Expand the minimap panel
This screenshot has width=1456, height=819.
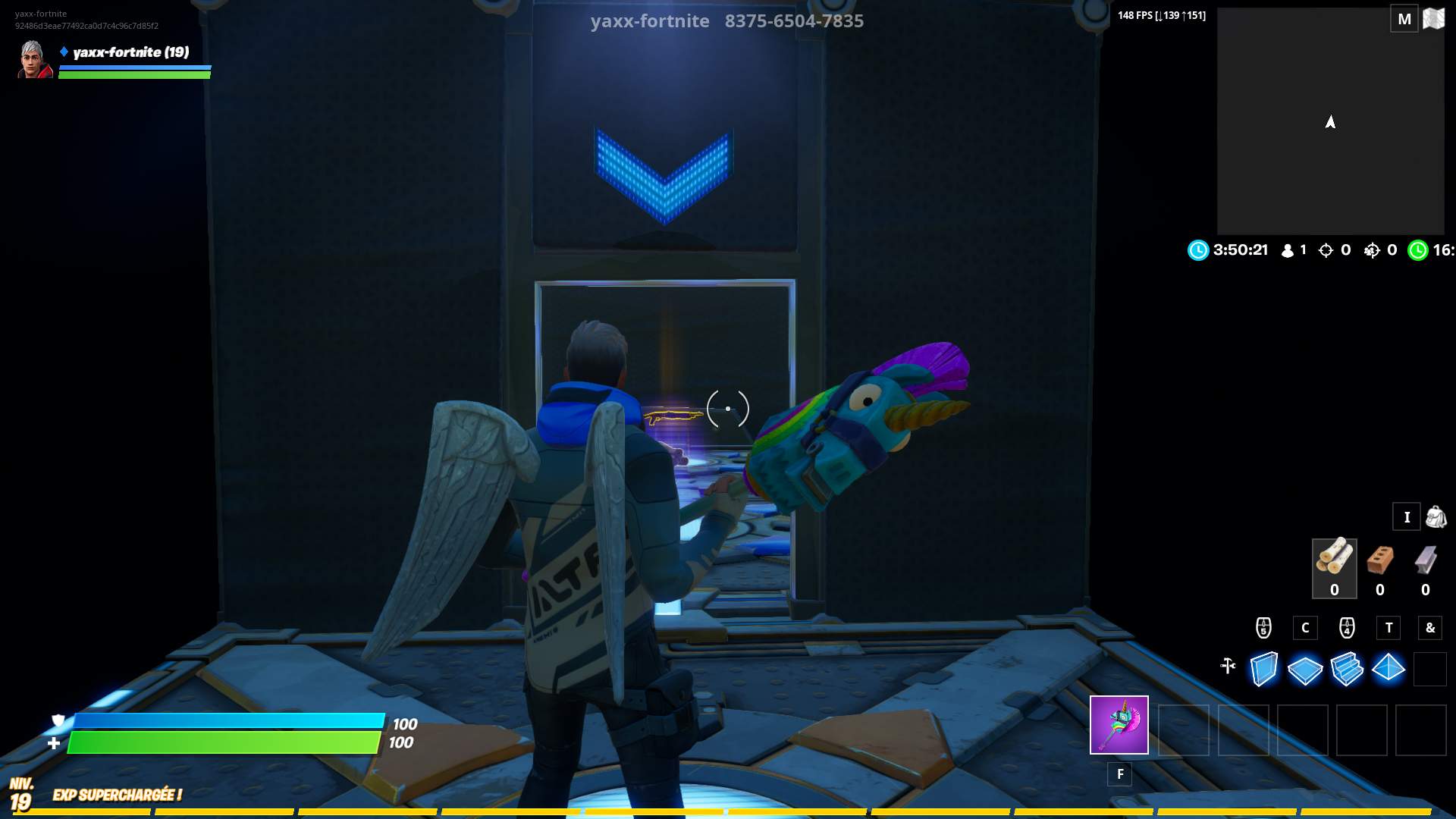[1331, 121]
